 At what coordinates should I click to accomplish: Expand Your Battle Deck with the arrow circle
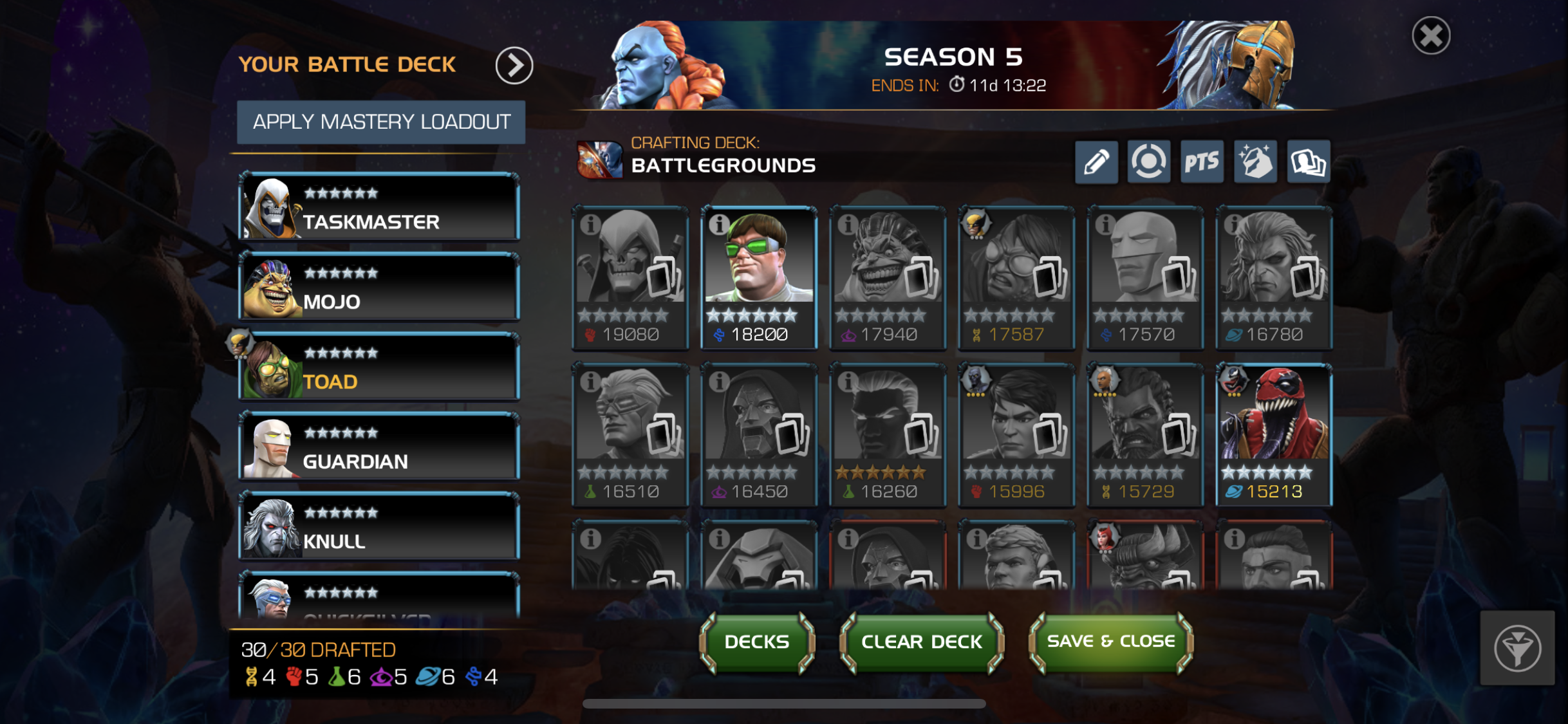514,65
